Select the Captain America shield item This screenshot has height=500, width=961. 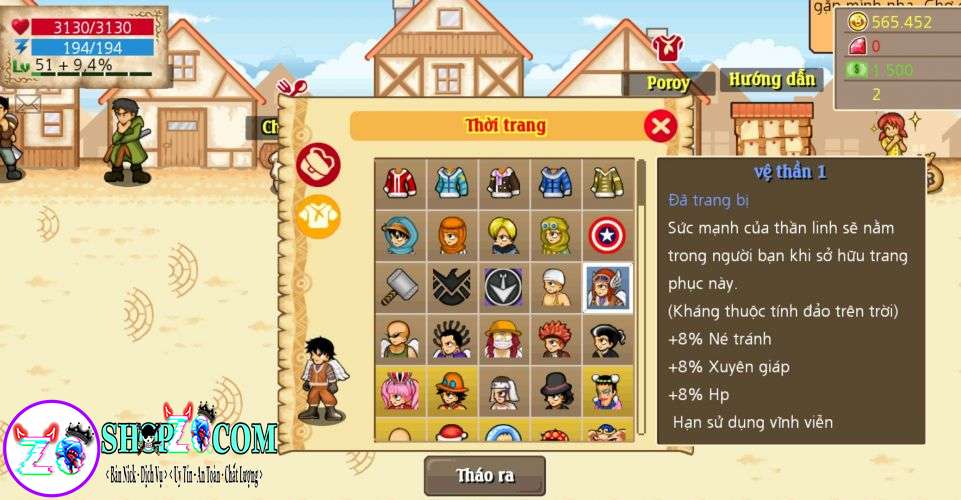(608, 234)
